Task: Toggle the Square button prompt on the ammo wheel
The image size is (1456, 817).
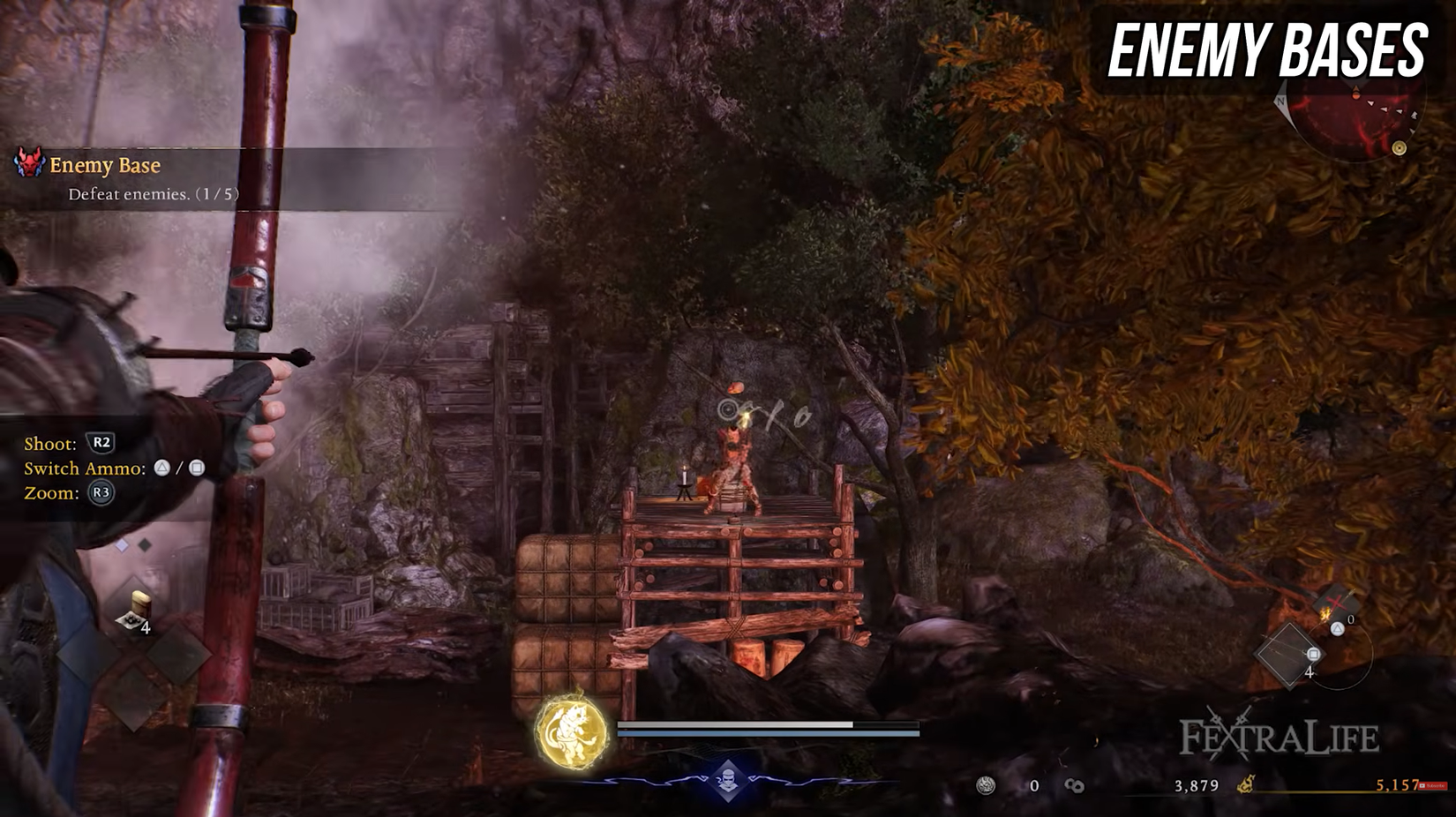Action: 1313,656
